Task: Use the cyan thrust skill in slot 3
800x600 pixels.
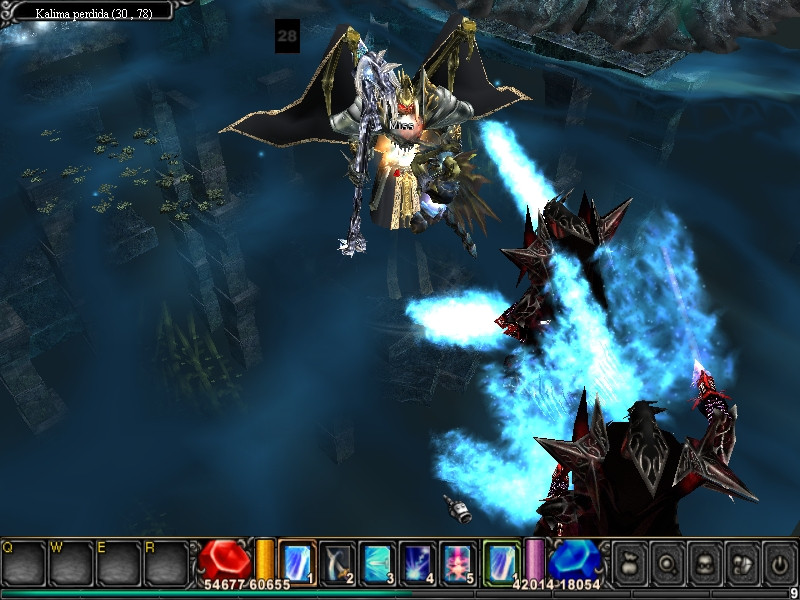Action: pos(377,562)
